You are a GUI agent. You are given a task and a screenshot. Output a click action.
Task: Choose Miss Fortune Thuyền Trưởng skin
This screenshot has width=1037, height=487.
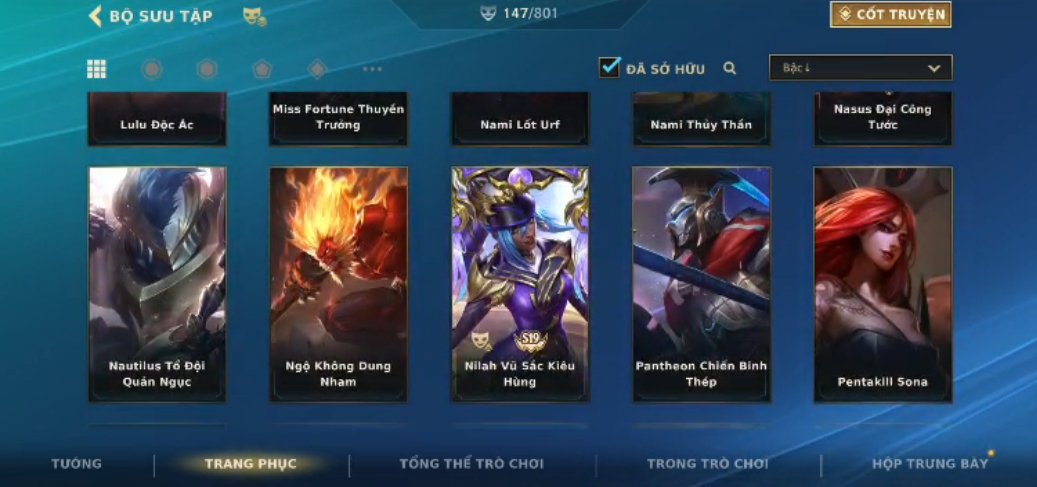pyautogui.click(x=338, y=119)
